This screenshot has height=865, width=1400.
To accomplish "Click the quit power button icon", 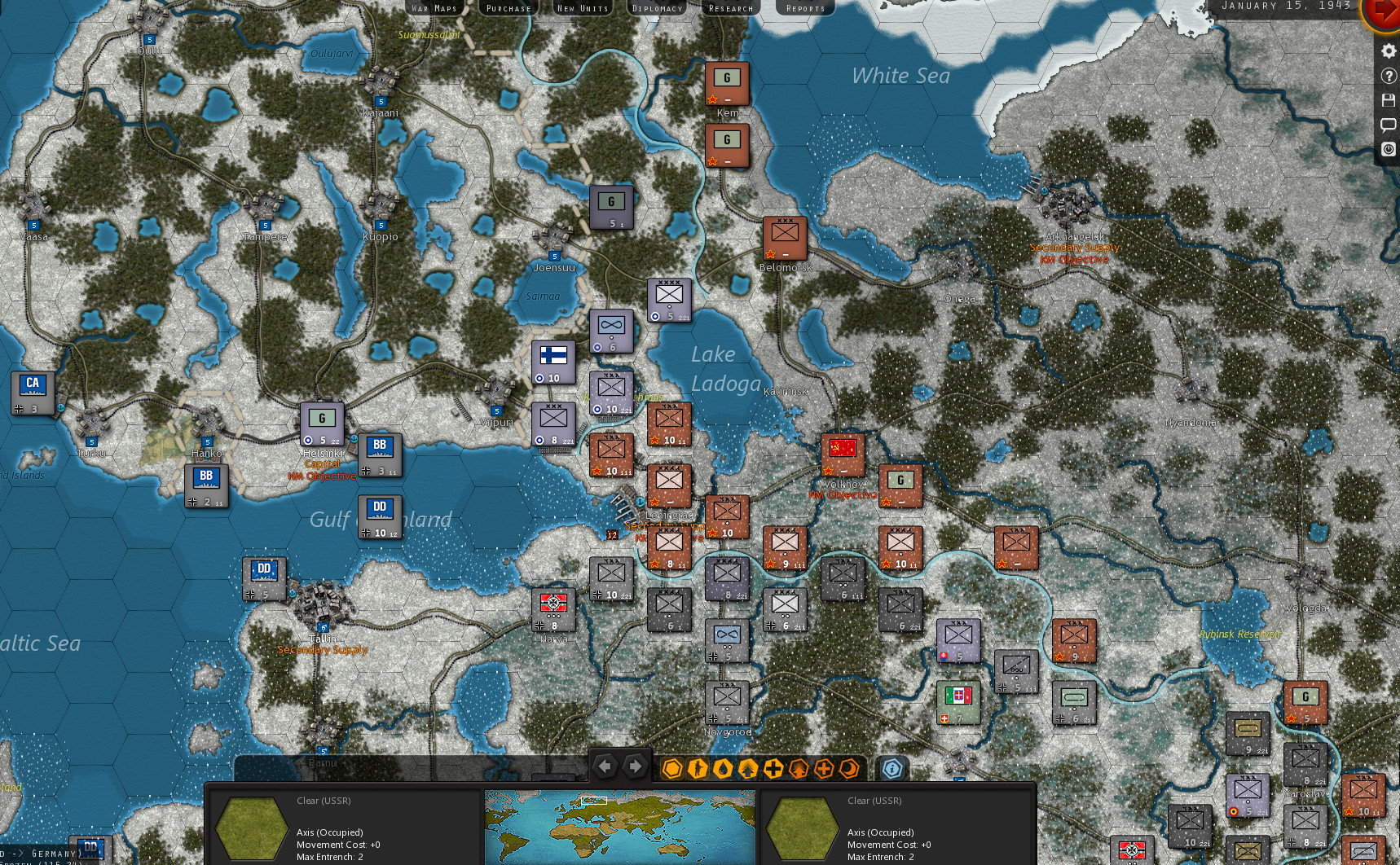I will tap(1387, 148).
